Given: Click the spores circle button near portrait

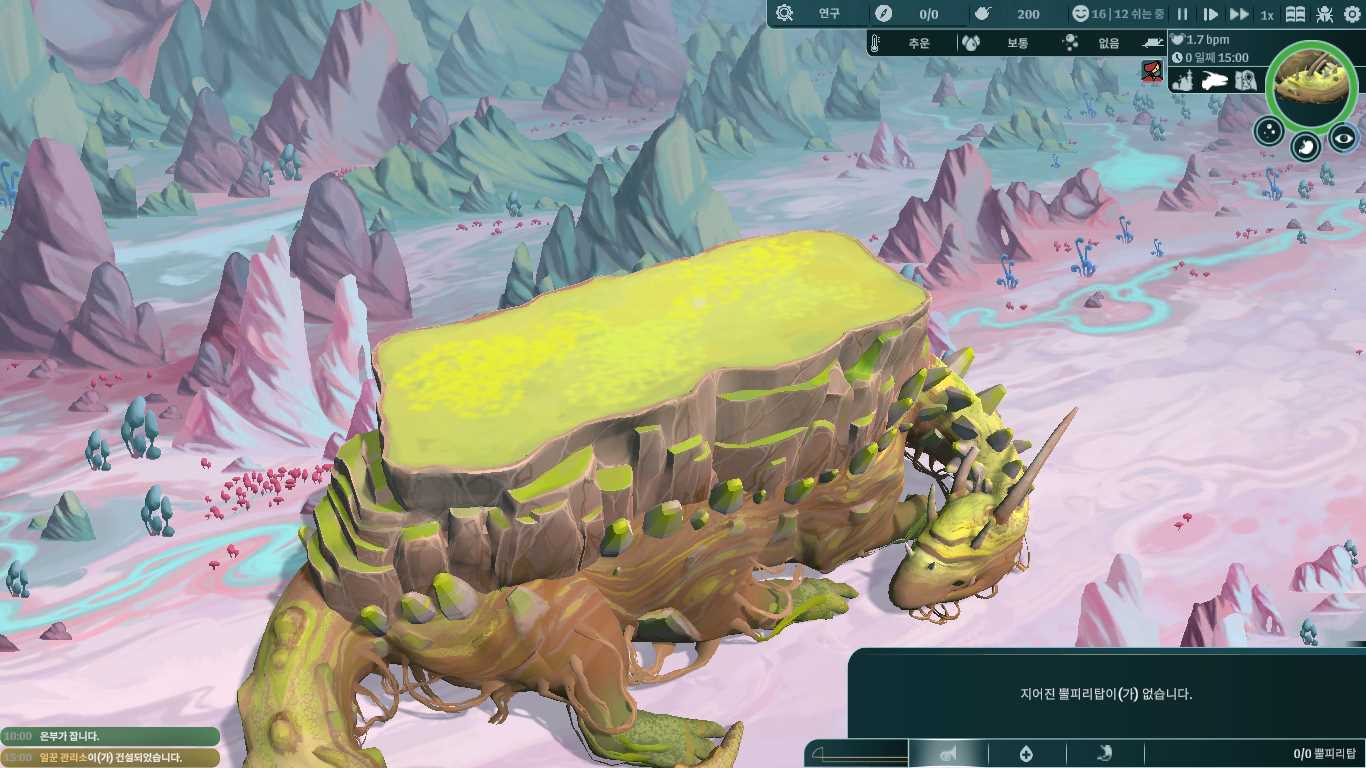Looking at the screenshot, I should 1269,131.
